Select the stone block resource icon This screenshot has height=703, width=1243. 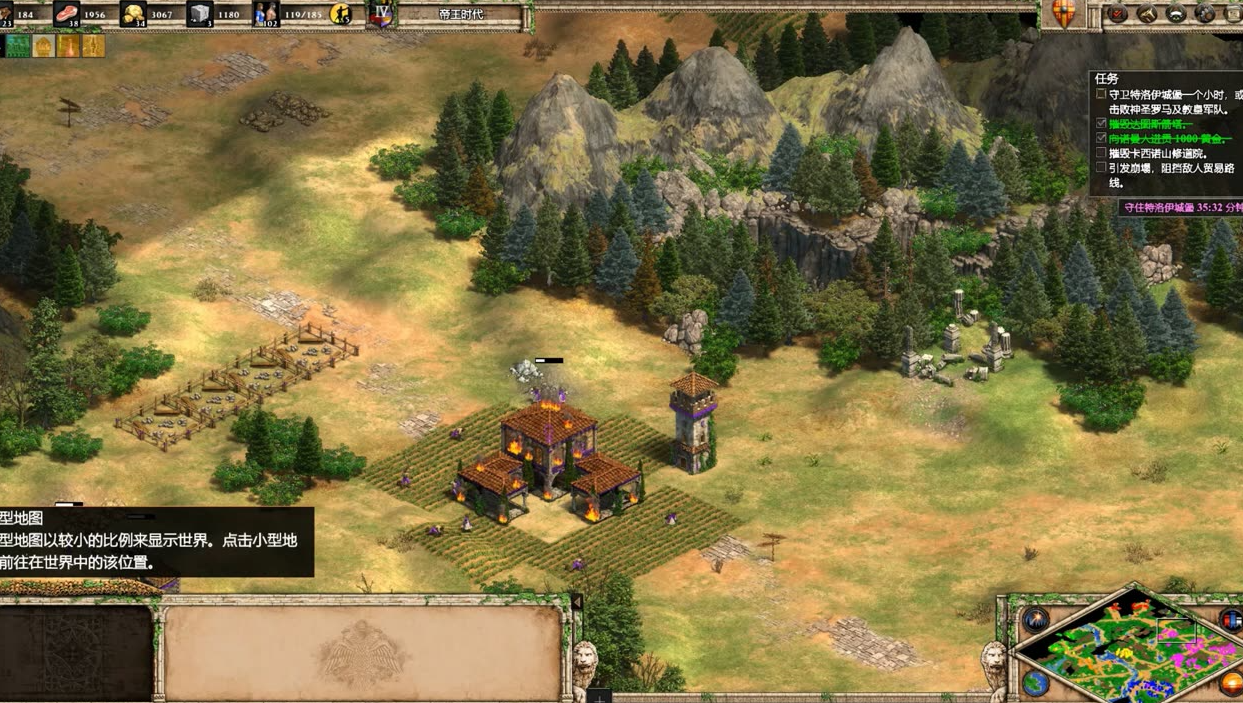coord(199,14)
